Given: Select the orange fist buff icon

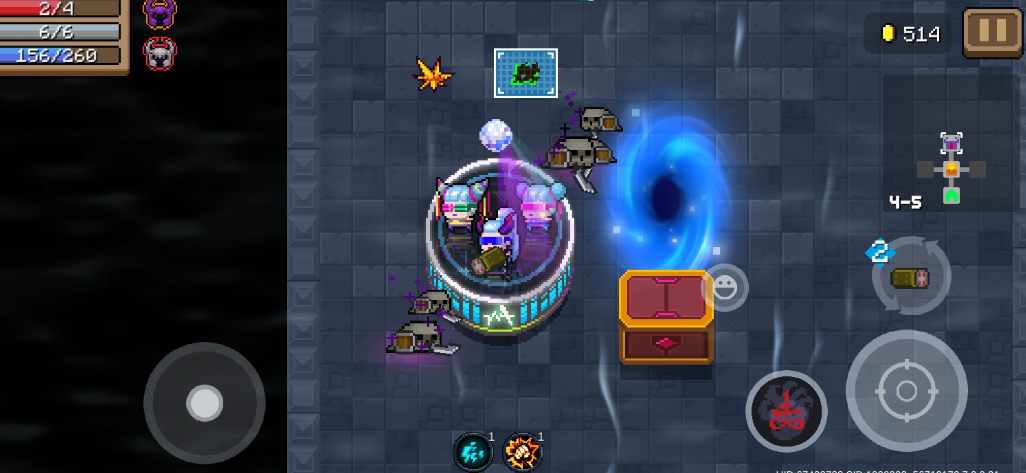Looking at the screenshot, I should [522, 452].
